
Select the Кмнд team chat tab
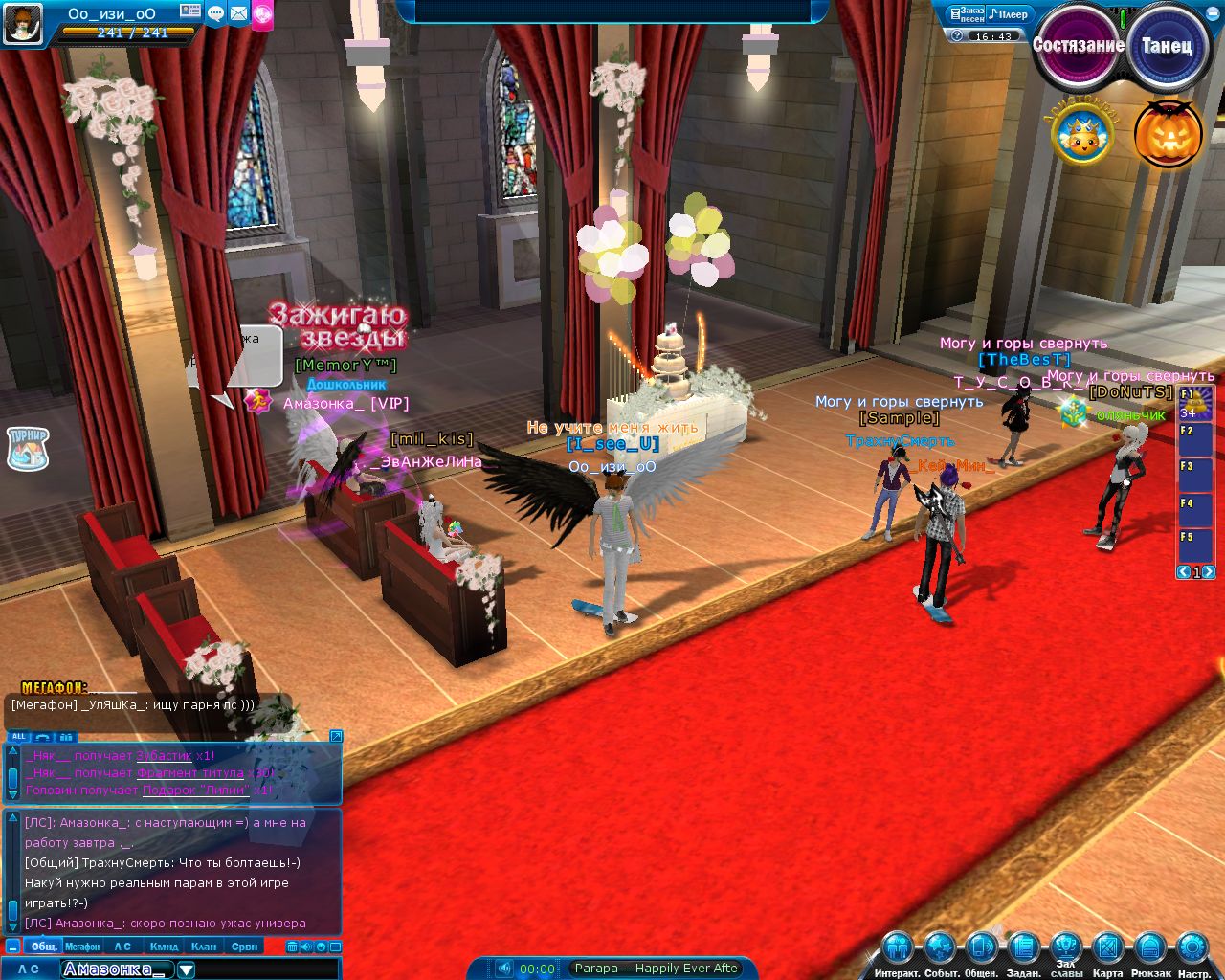[164, 947]
